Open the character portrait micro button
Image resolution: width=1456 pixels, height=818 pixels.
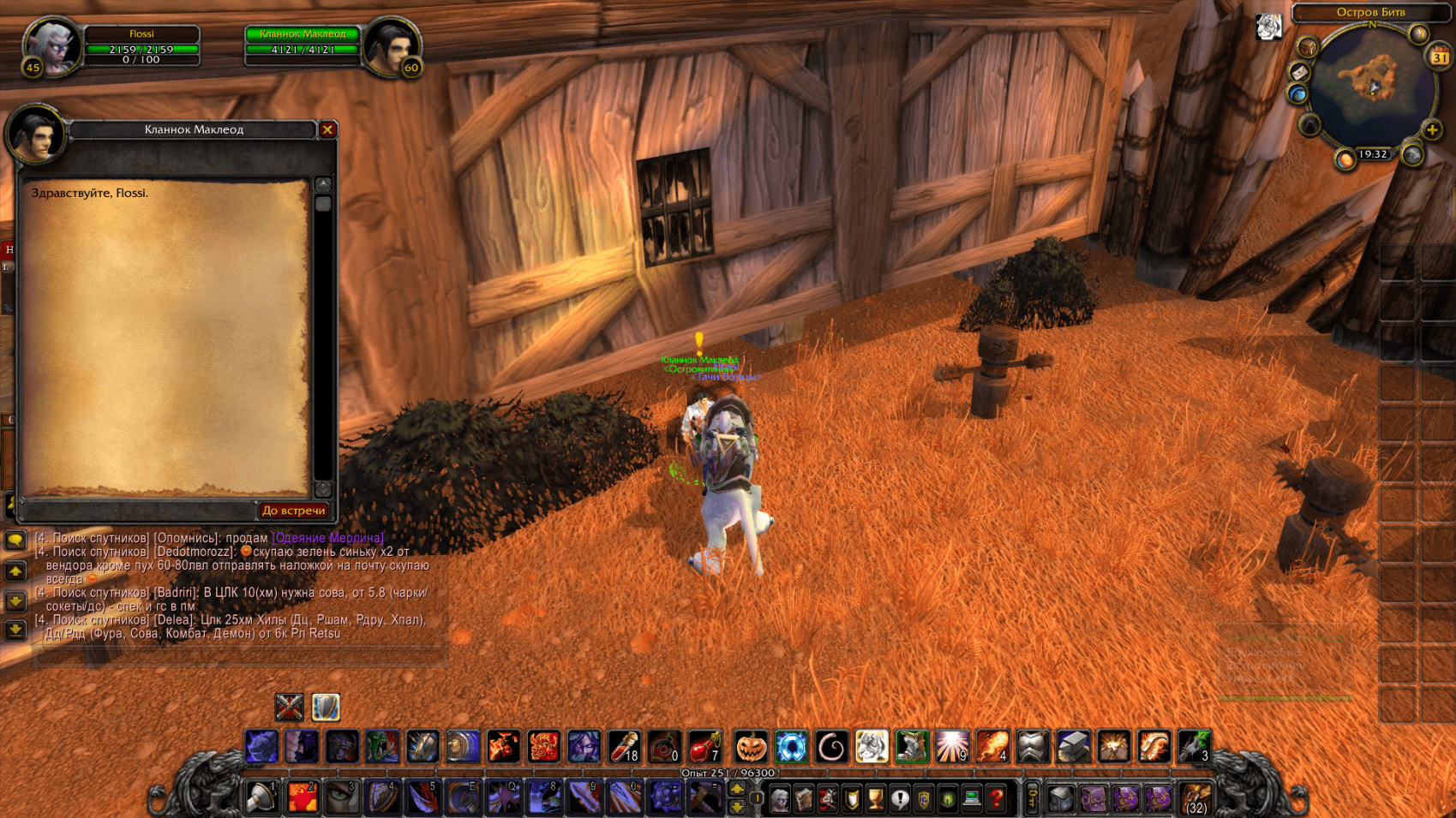(779, 799)
